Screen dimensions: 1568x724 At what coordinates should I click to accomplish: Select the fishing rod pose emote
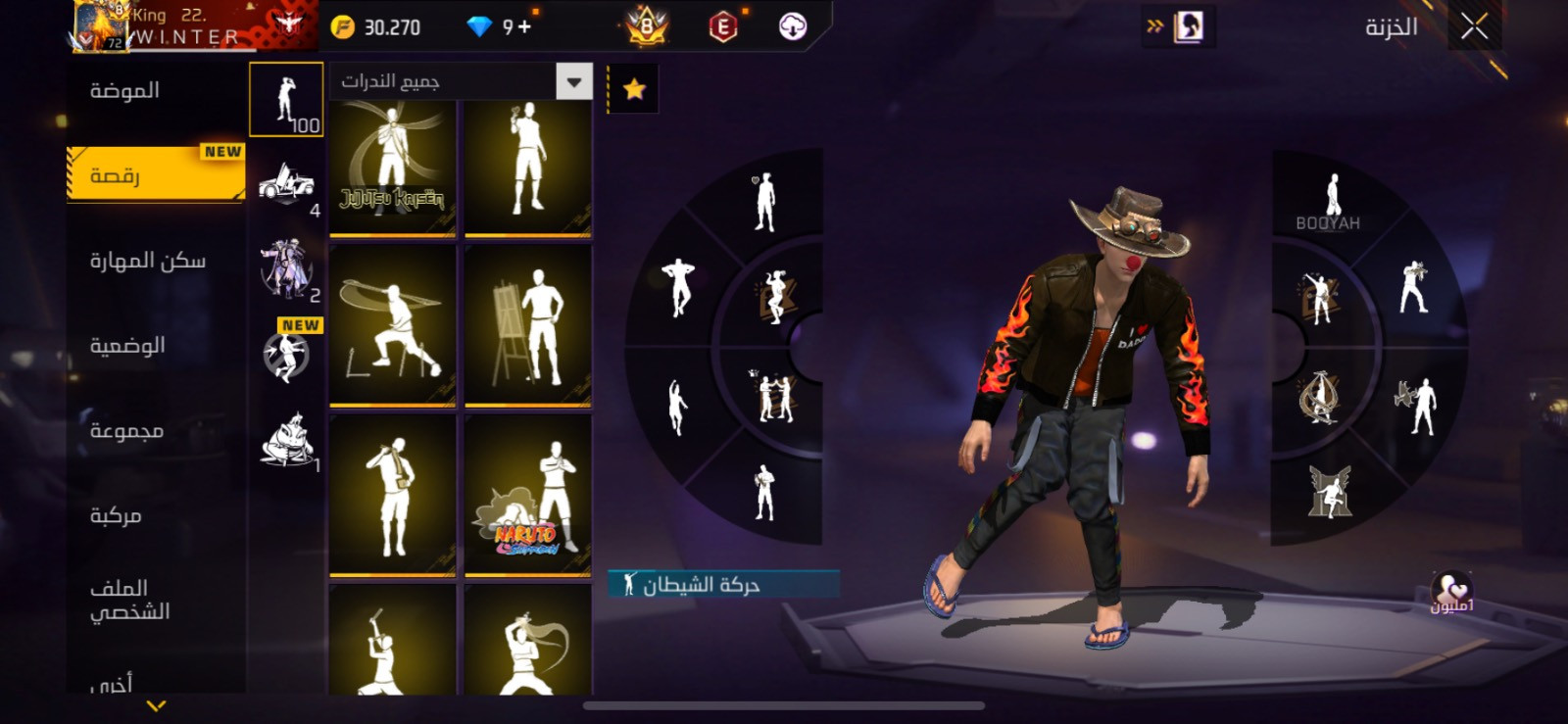[x=392, y=325]
